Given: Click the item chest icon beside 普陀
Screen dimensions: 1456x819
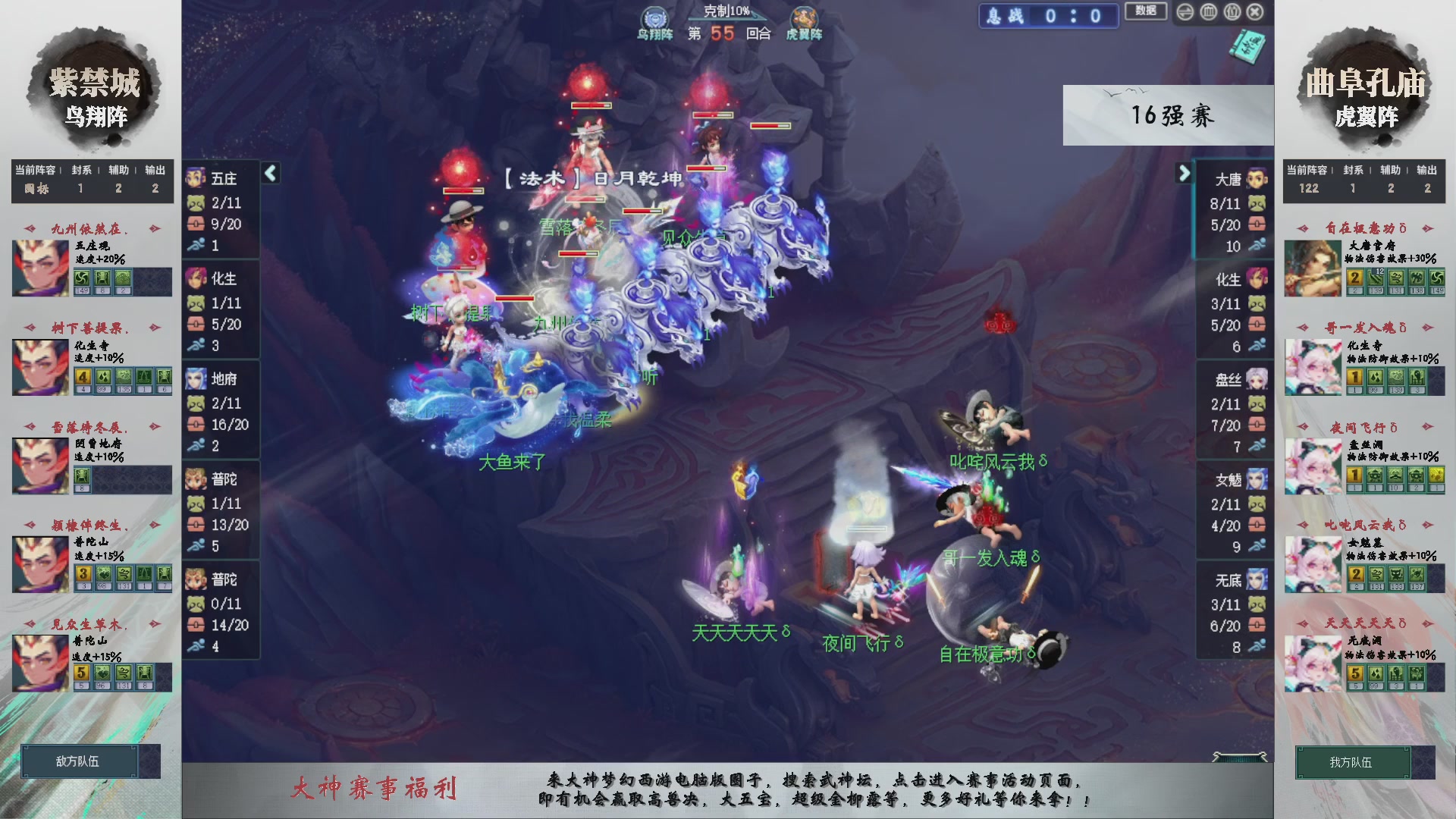Looking at the screenshot, I should click(195, 525).
